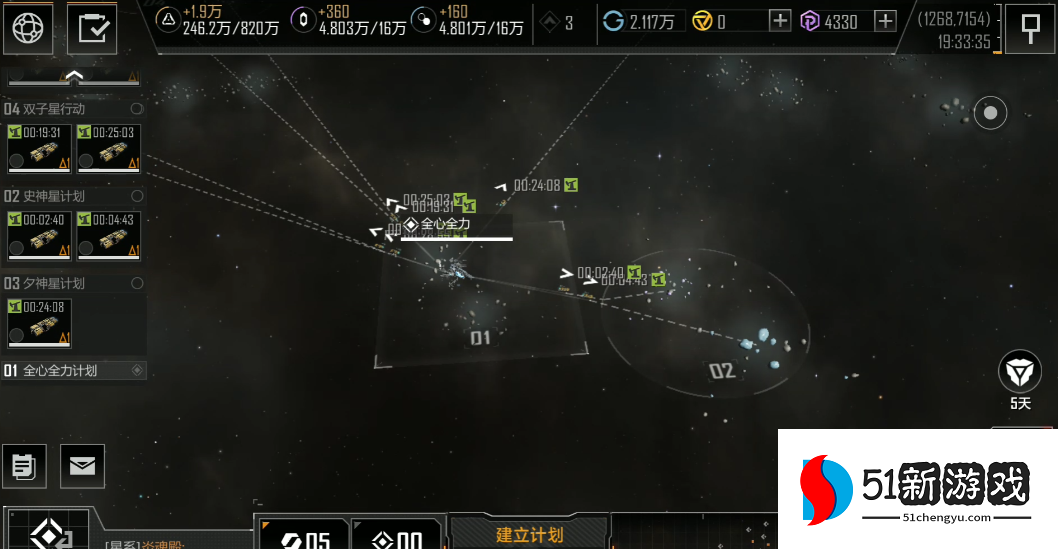1058x549 pixels.
Task: Select the 03 plan fleet card 00:24:08
Action: coord(38,323)
